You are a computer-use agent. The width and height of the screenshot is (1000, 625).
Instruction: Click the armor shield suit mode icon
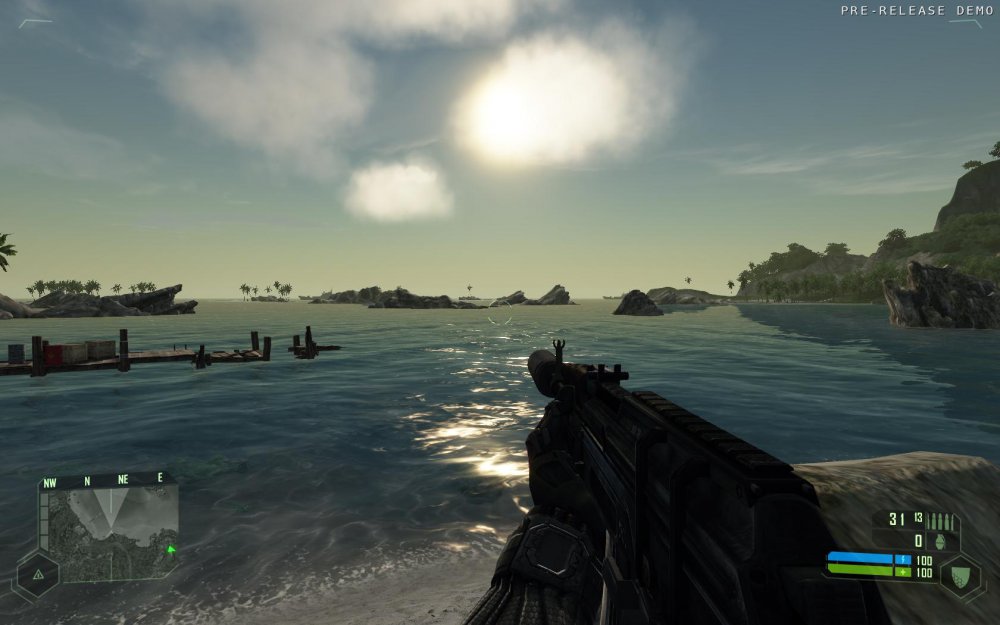pyautogui.click(x=959, y=576)
